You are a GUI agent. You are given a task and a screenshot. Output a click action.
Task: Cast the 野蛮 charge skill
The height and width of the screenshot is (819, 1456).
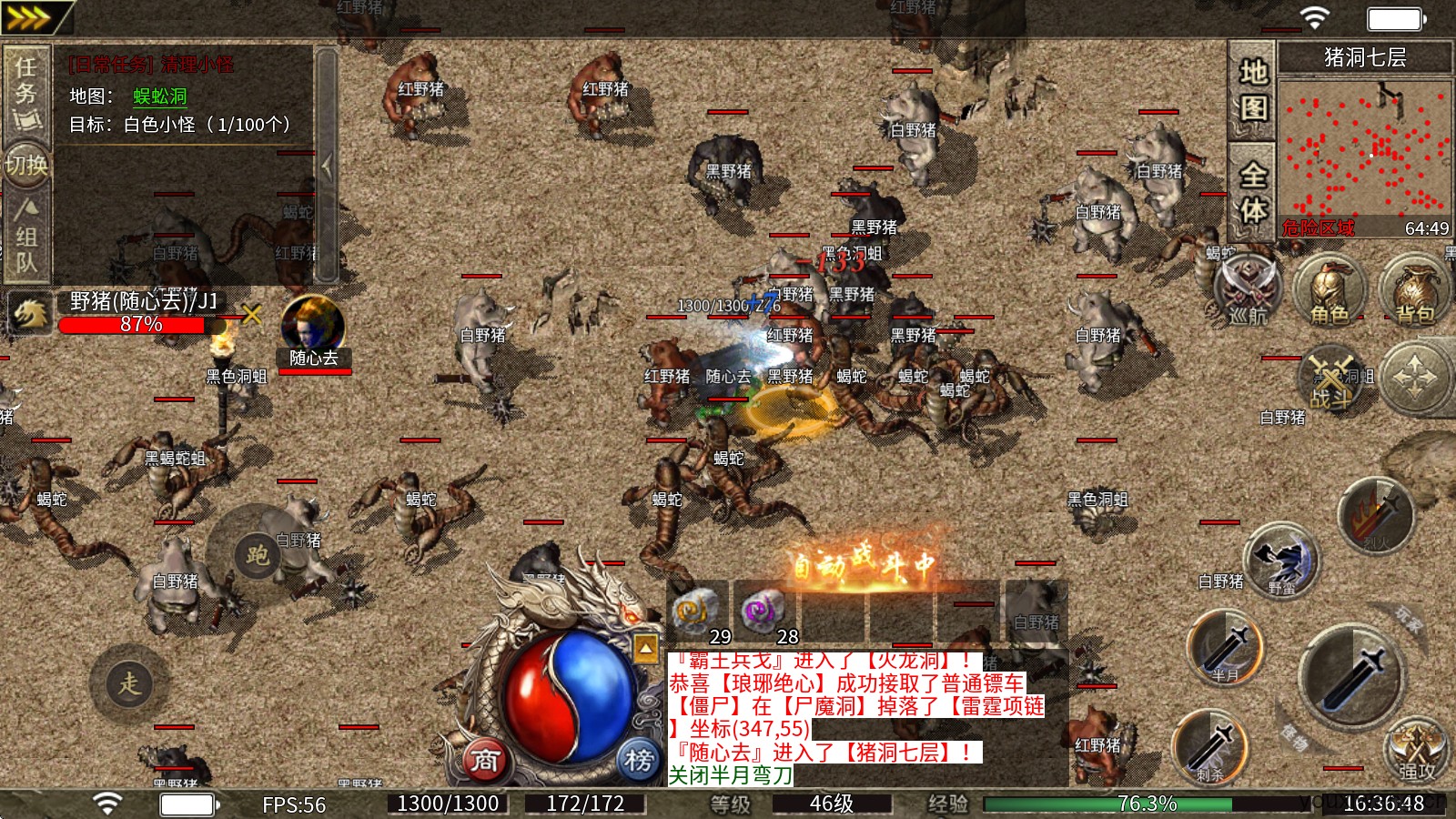tap(1281, 559)
